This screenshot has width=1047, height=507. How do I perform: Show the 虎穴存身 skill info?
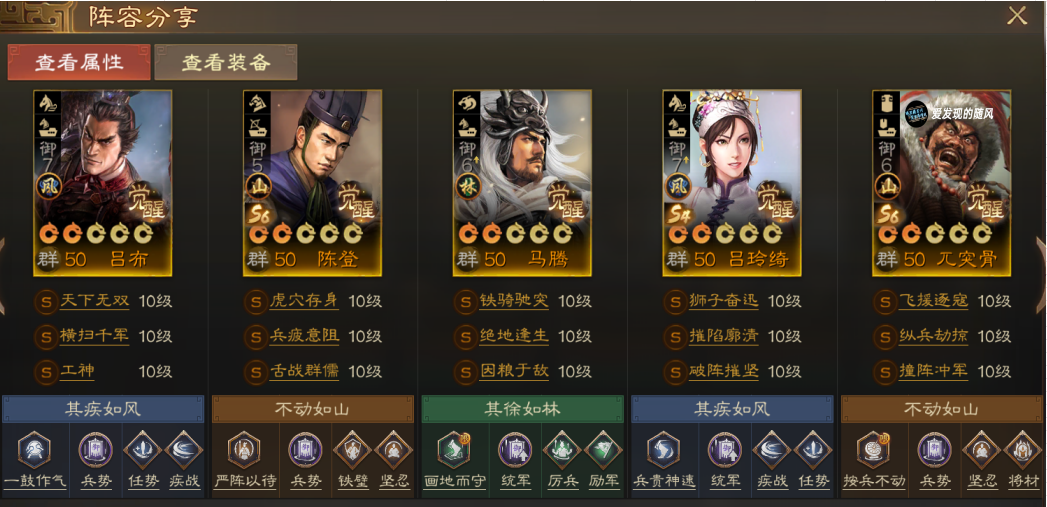click(304, 301)
